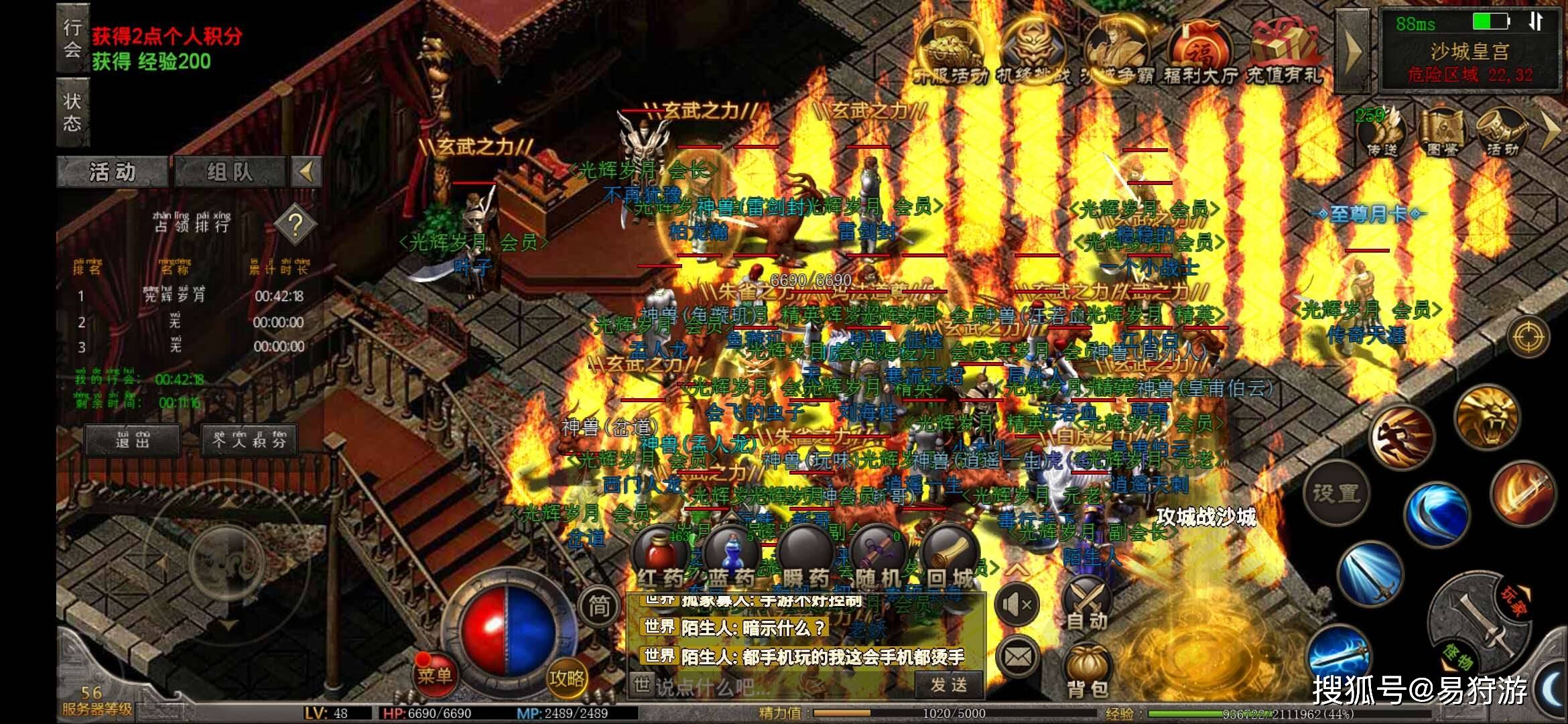Use the 蓝药 blue potion slot
The height and width of the screenshot is (724, 1568).
tap(731, 556)
